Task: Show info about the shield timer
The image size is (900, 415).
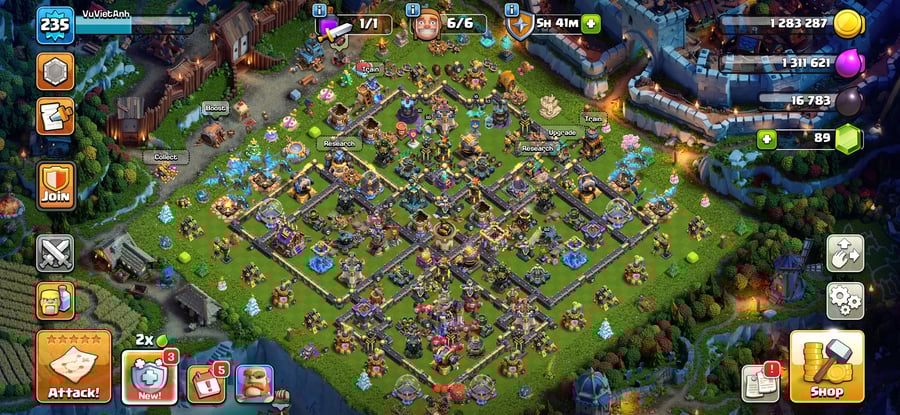Action: pyautogui.click(x=513, y=10)
